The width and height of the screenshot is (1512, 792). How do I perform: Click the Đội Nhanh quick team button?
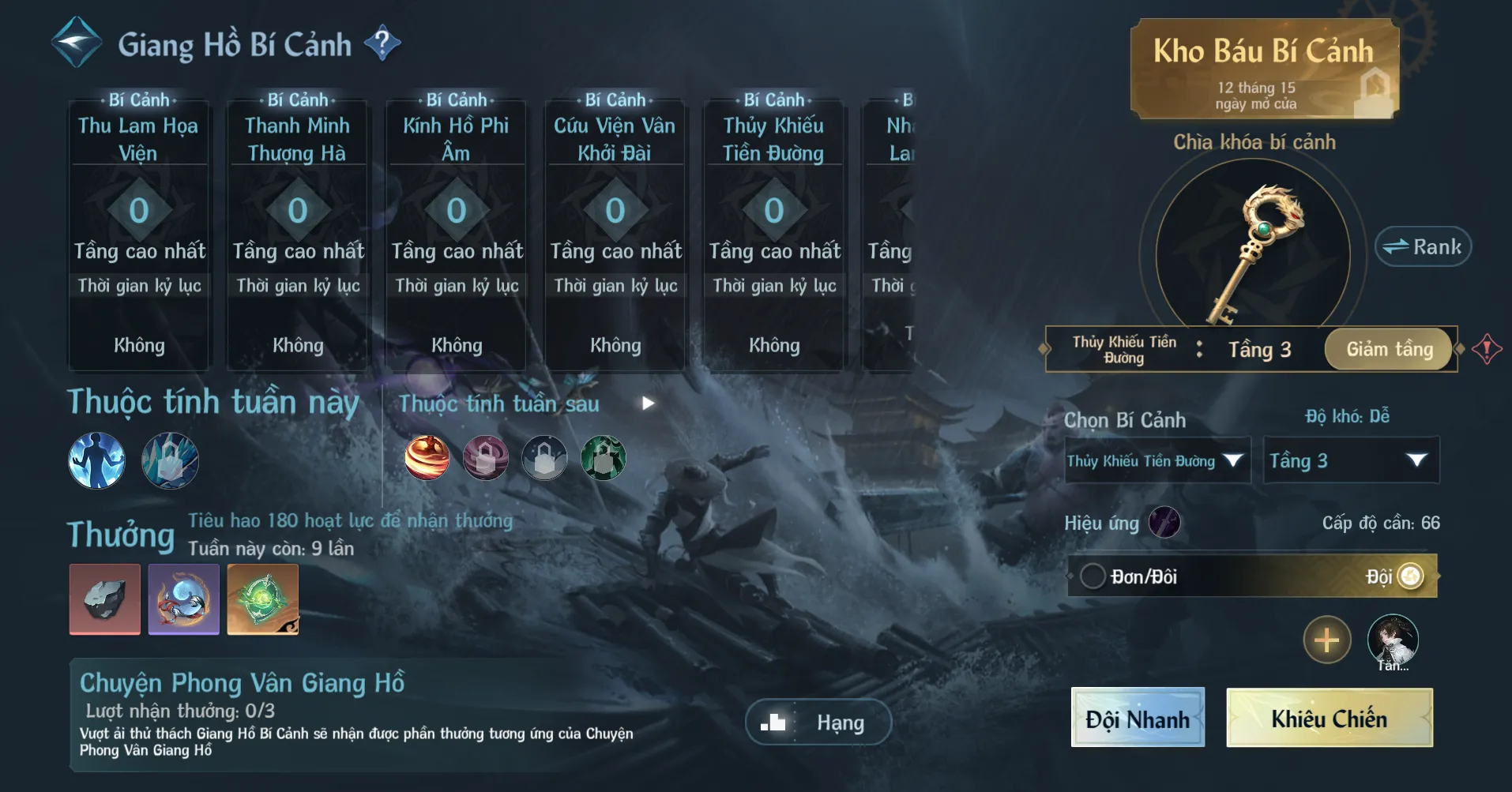1137,718
